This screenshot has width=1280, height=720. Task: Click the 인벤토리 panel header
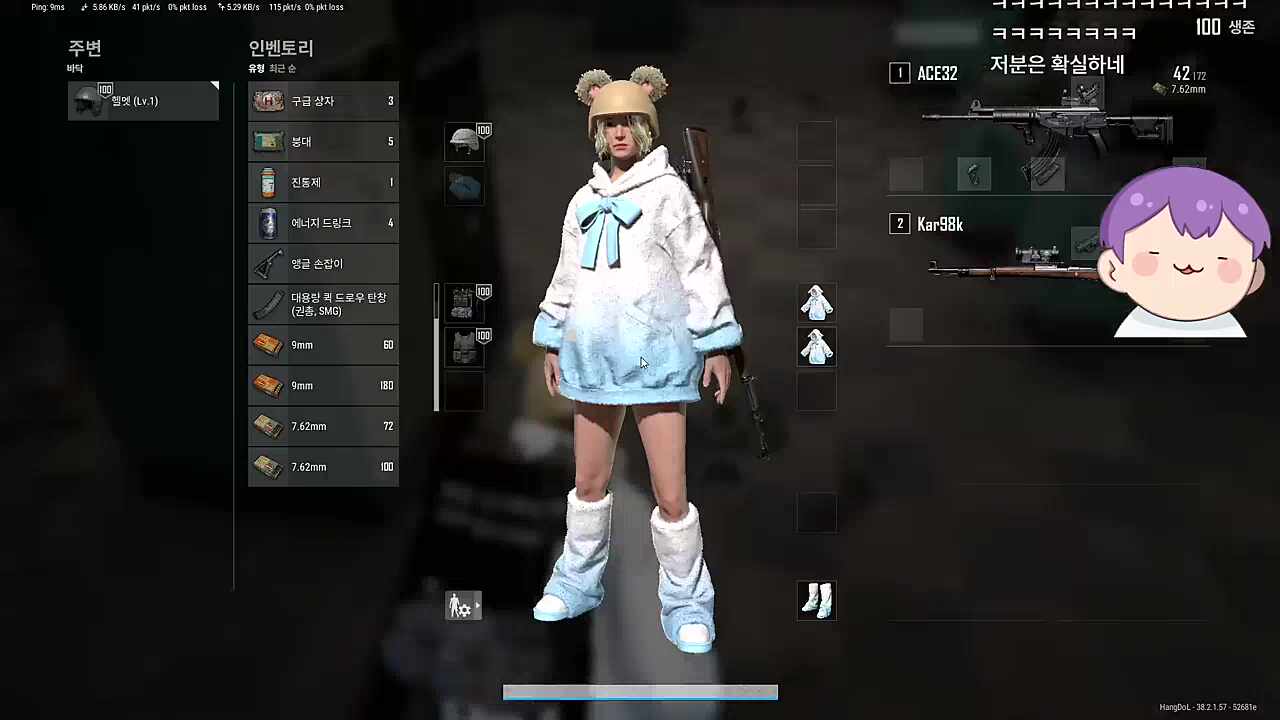(281, 48)
